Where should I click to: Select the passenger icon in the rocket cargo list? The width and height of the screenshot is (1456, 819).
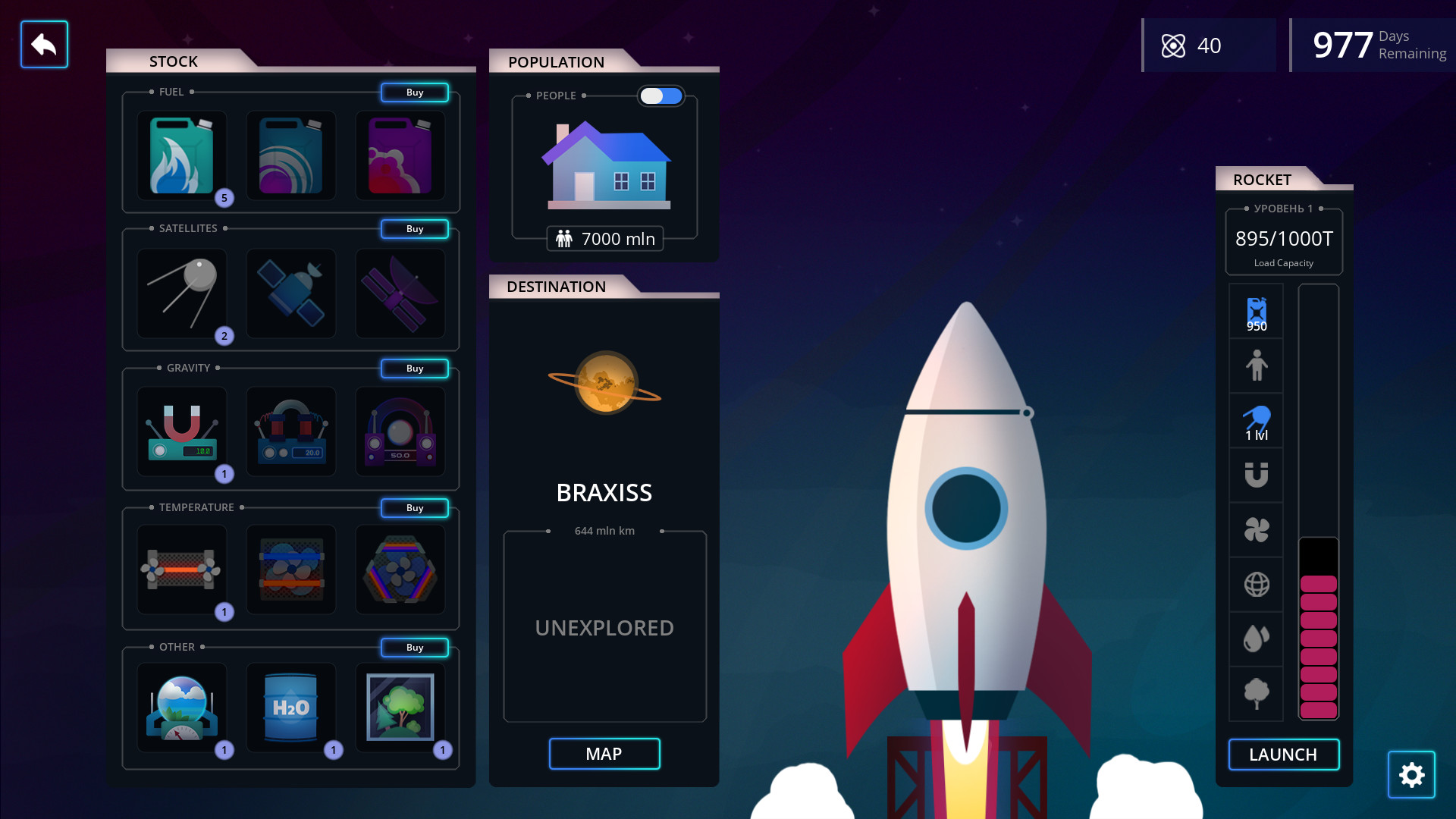tap(1256, 366)
